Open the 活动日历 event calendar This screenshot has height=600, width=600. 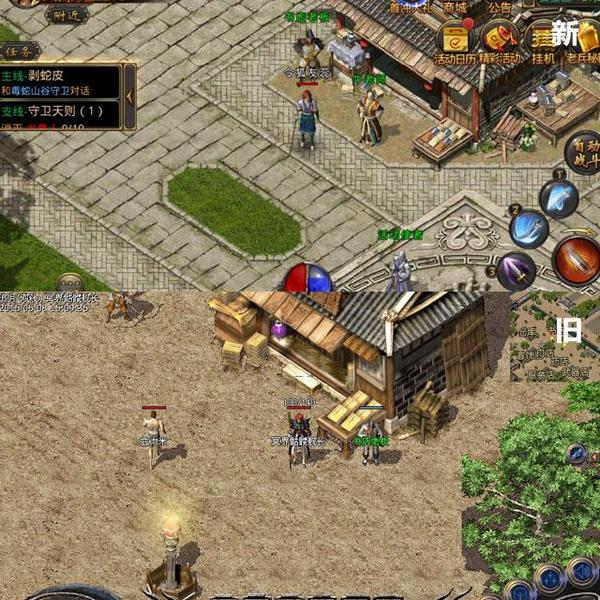(455, 42)
